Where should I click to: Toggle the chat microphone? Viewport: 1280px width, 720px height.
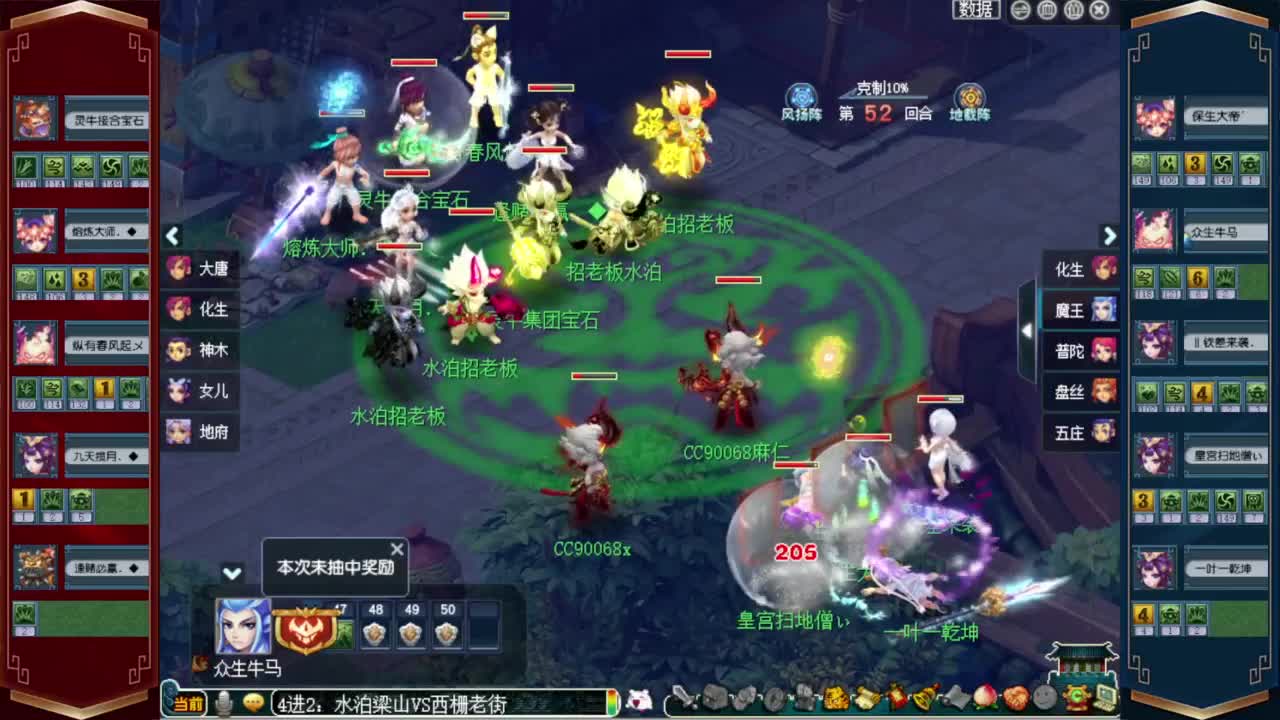[x=223, y=703]
